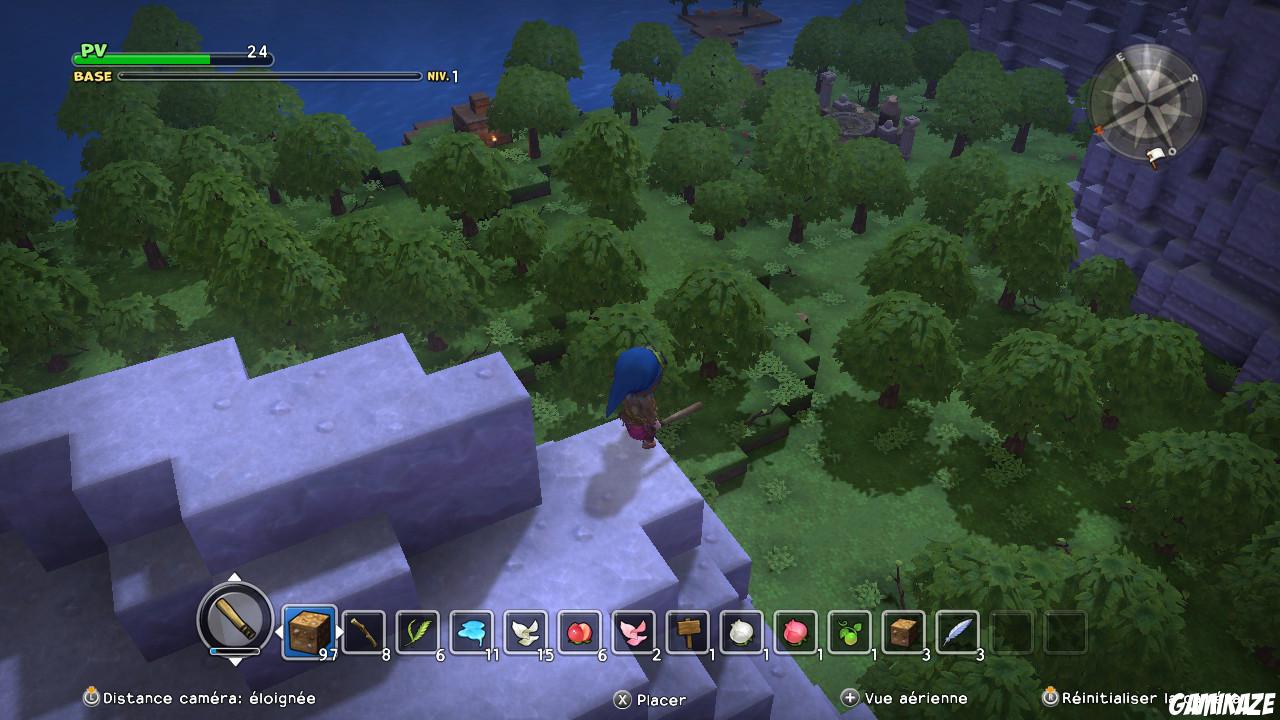Select the earth block in the hotbar
The image size is (1280, 720).
point(308,631)
